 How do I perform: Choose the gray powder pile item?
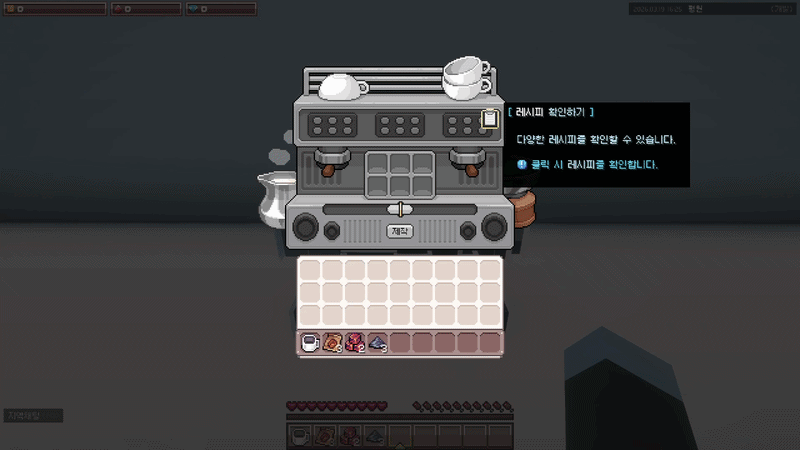[377, 343]
